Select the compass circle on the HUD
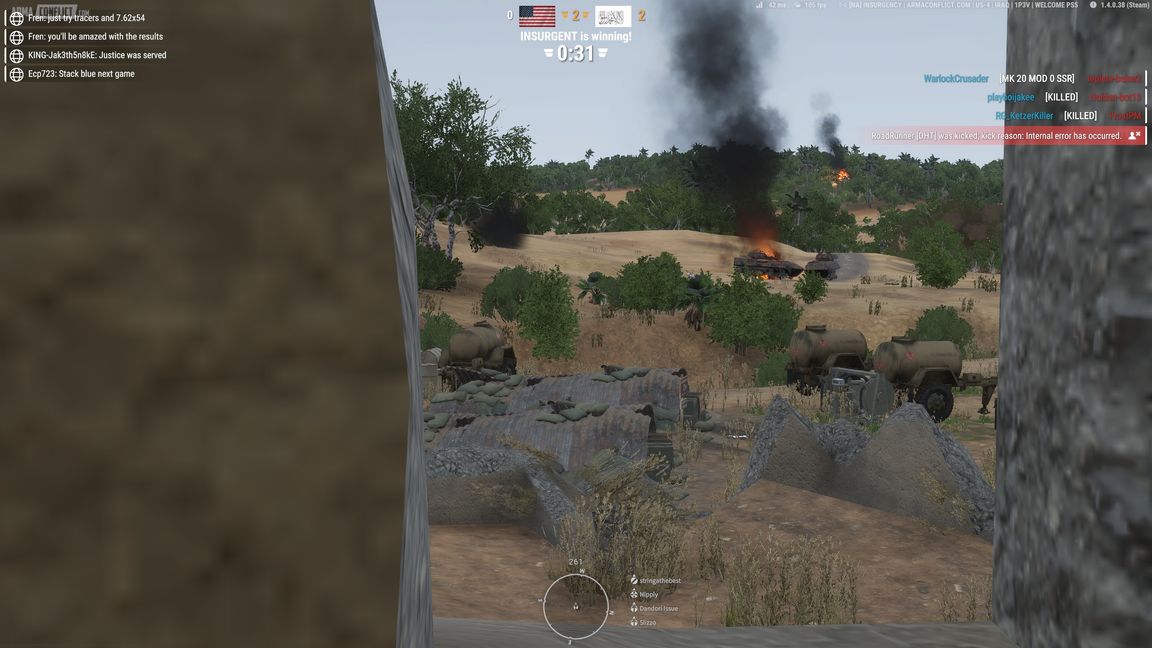1152x648 pixels. click(576, 606)
